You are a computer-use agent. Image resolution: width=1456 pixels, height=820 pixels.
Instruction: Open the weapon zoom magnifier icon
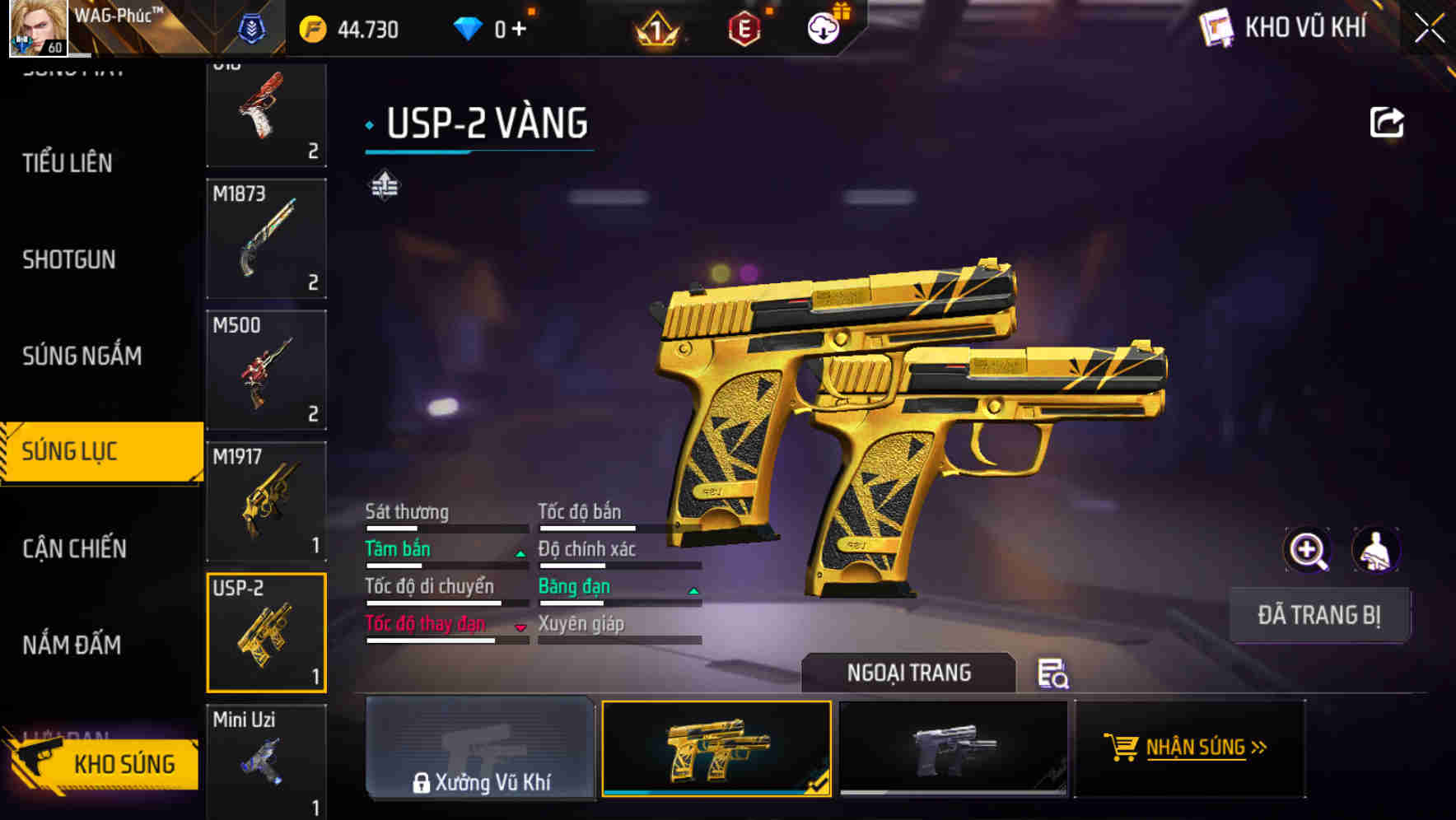pyautogui.click(x=1306, y=549)
